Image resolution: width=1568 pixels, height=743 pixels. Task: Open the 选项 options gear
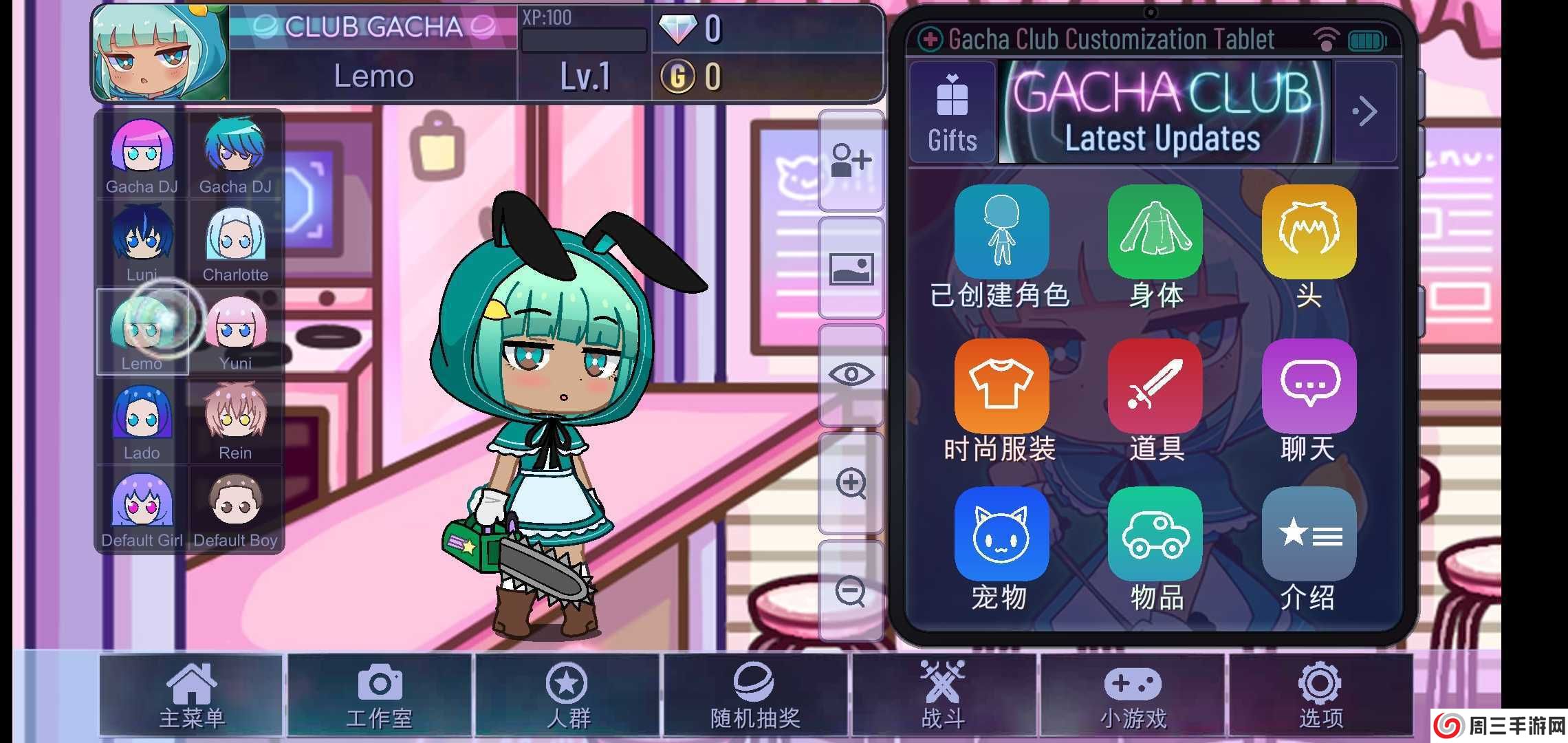(x=1320, y=695)
